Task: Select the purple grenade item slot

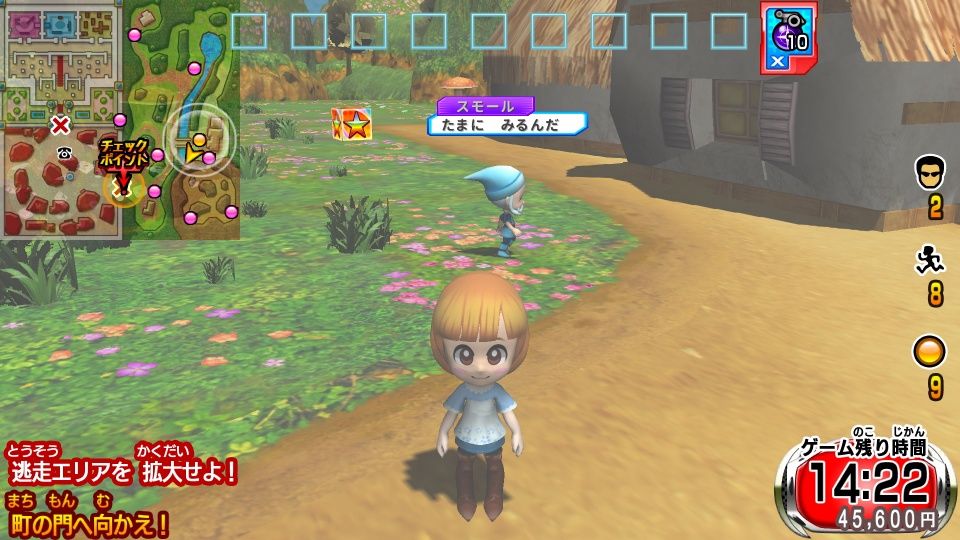Action: [x=789, y=36]
